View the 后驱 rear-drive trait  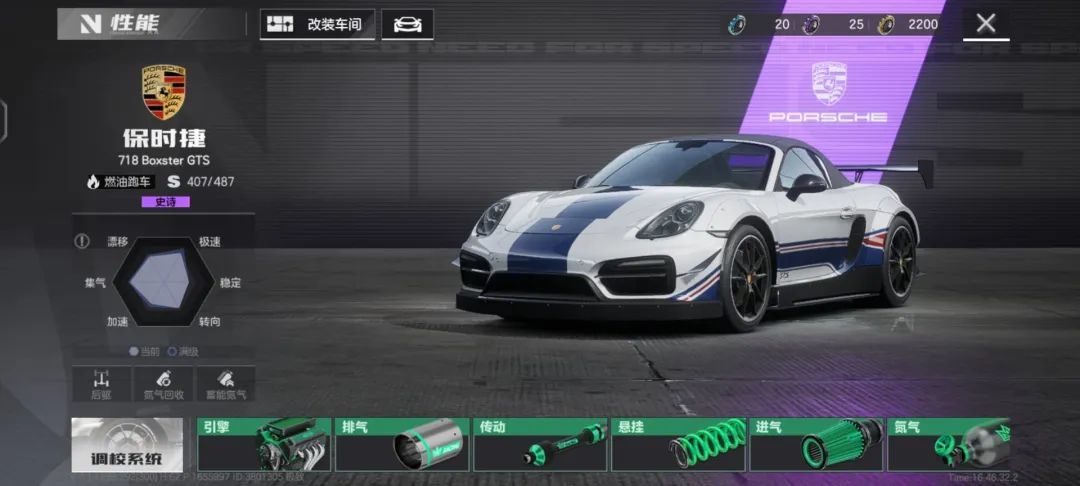click(101, 384)
